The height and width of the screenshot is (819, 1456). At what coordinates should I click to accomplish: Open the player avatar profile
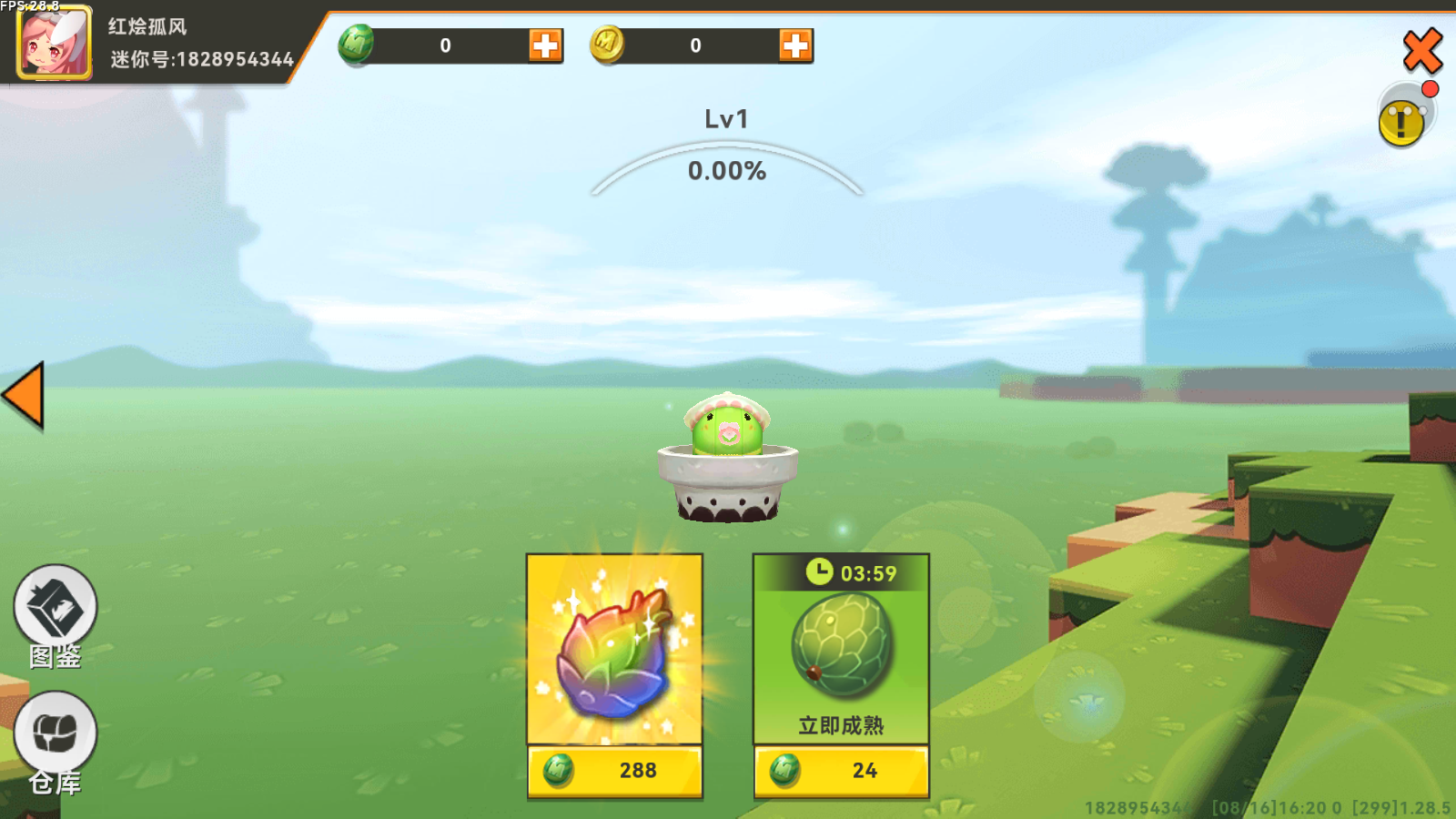tap(54, 43)
